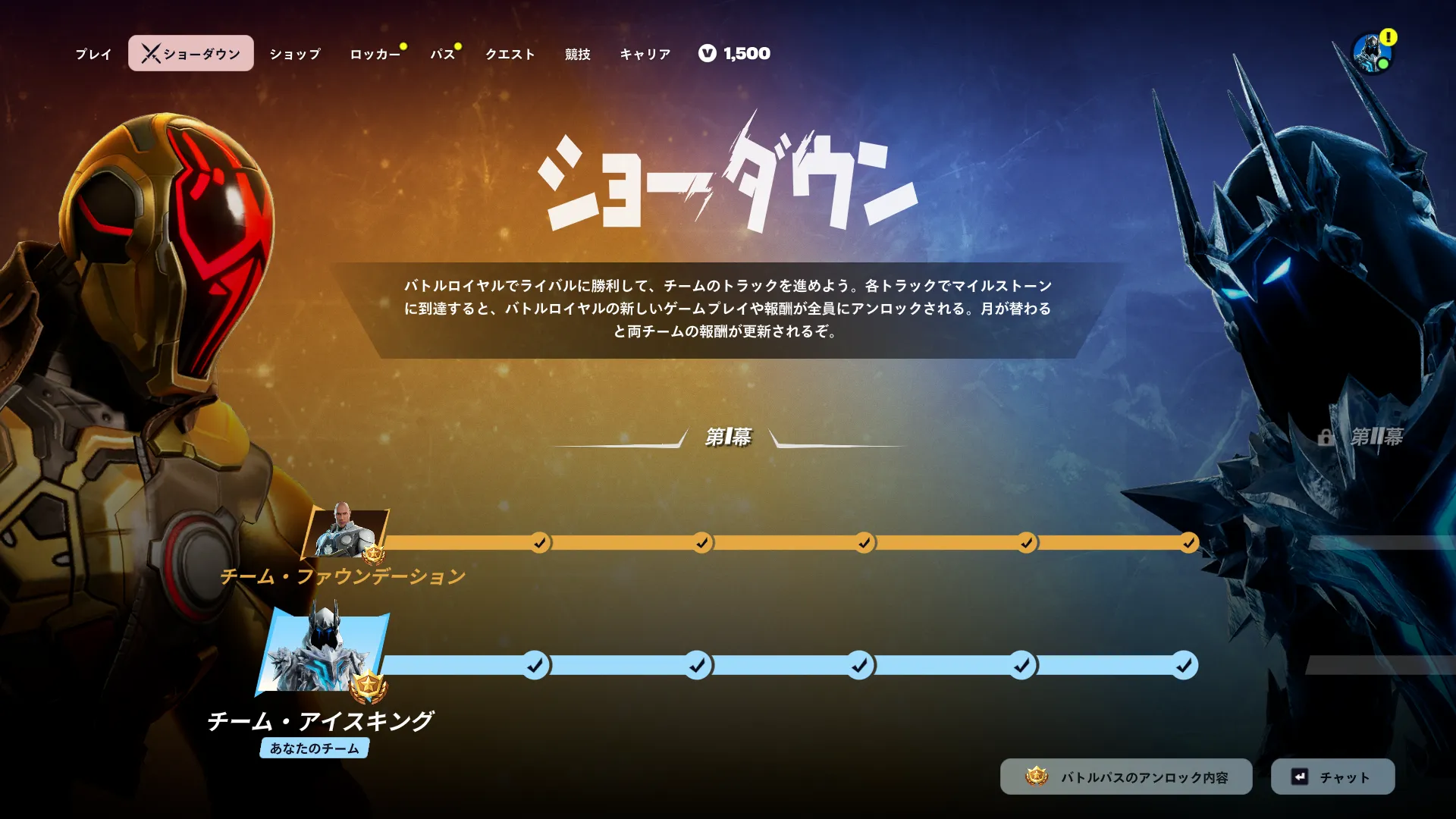Screen dimensions: 1456x819
Task: Click the 1,500 V-Bucks balance
Action: point(735,54)
